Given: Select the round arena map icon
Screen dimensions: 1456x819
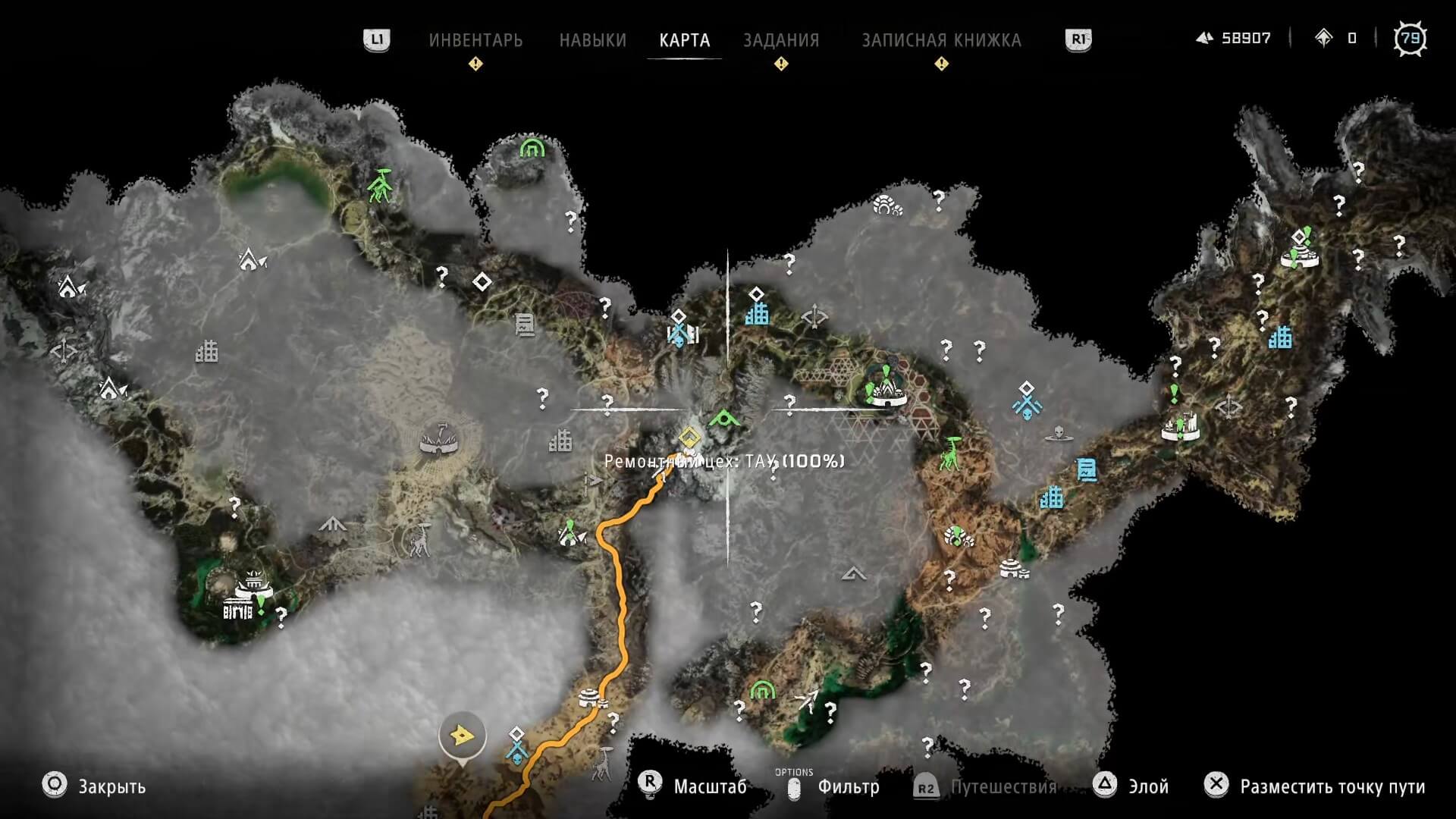Looking at the screenshot, I should [x=441, y=439].
